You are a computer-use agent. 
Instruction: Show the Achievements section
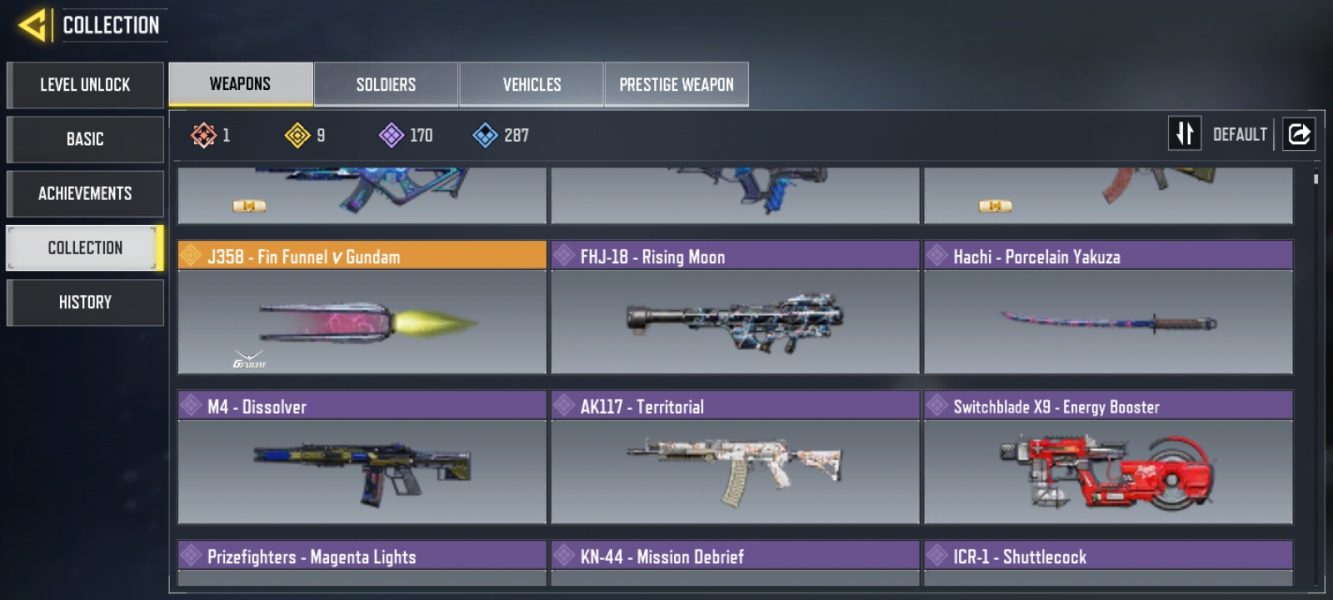[85, 193]
